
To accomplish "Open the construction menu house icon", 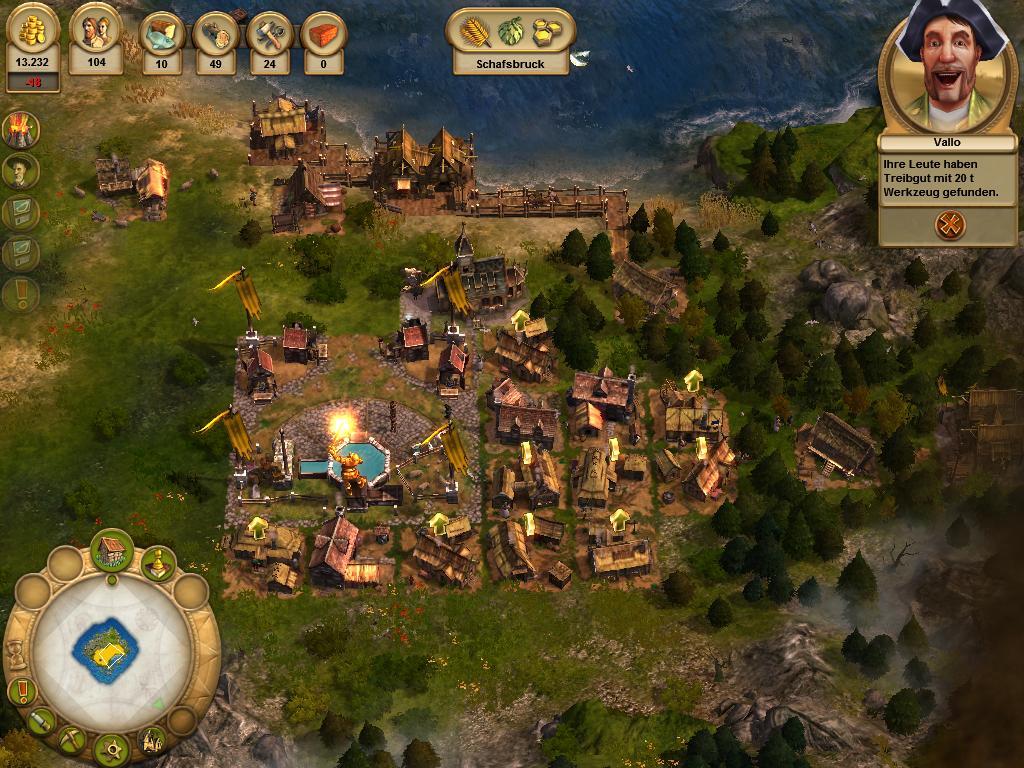I will click(112, 549).
